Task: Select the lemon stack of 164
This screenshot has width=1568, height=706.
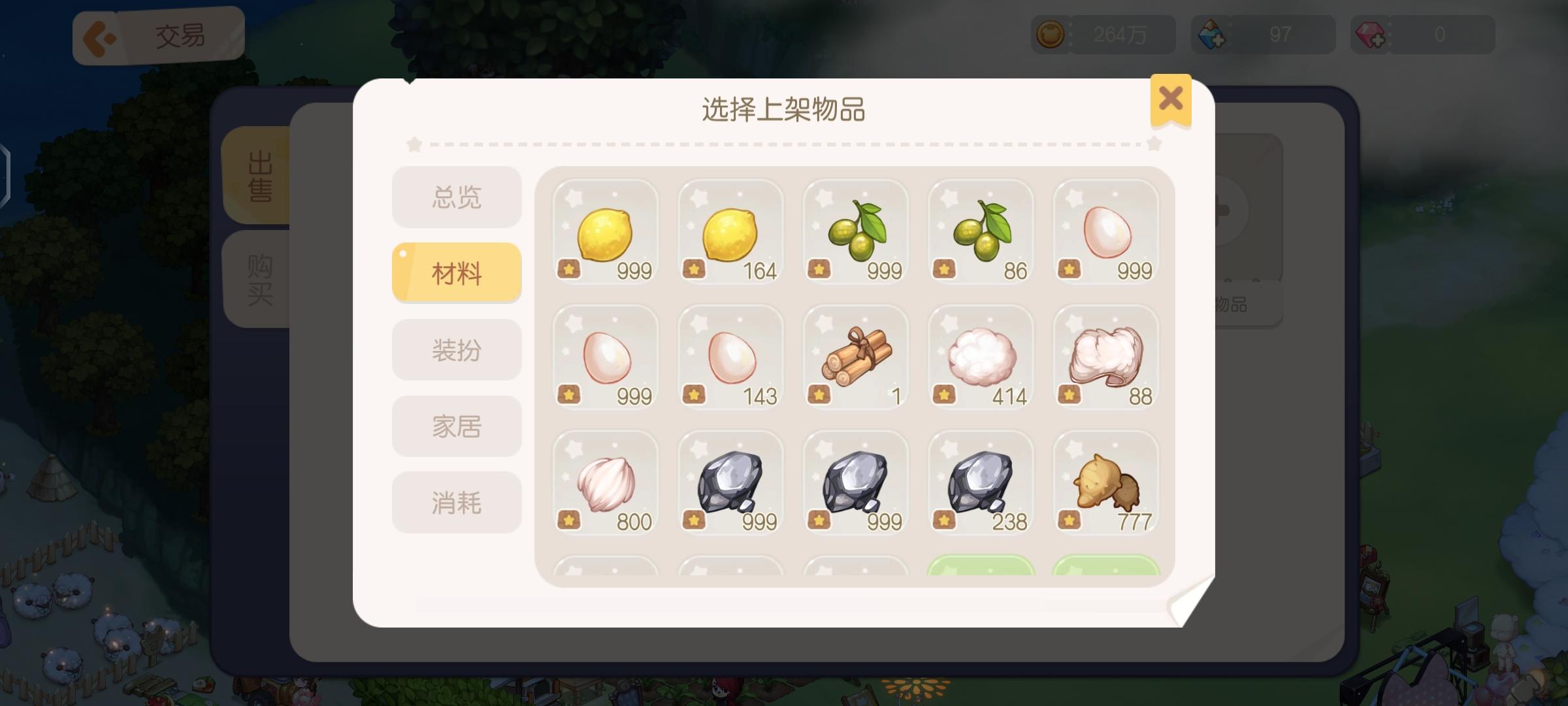Action: pyautogui.click(x=730, y=235)
